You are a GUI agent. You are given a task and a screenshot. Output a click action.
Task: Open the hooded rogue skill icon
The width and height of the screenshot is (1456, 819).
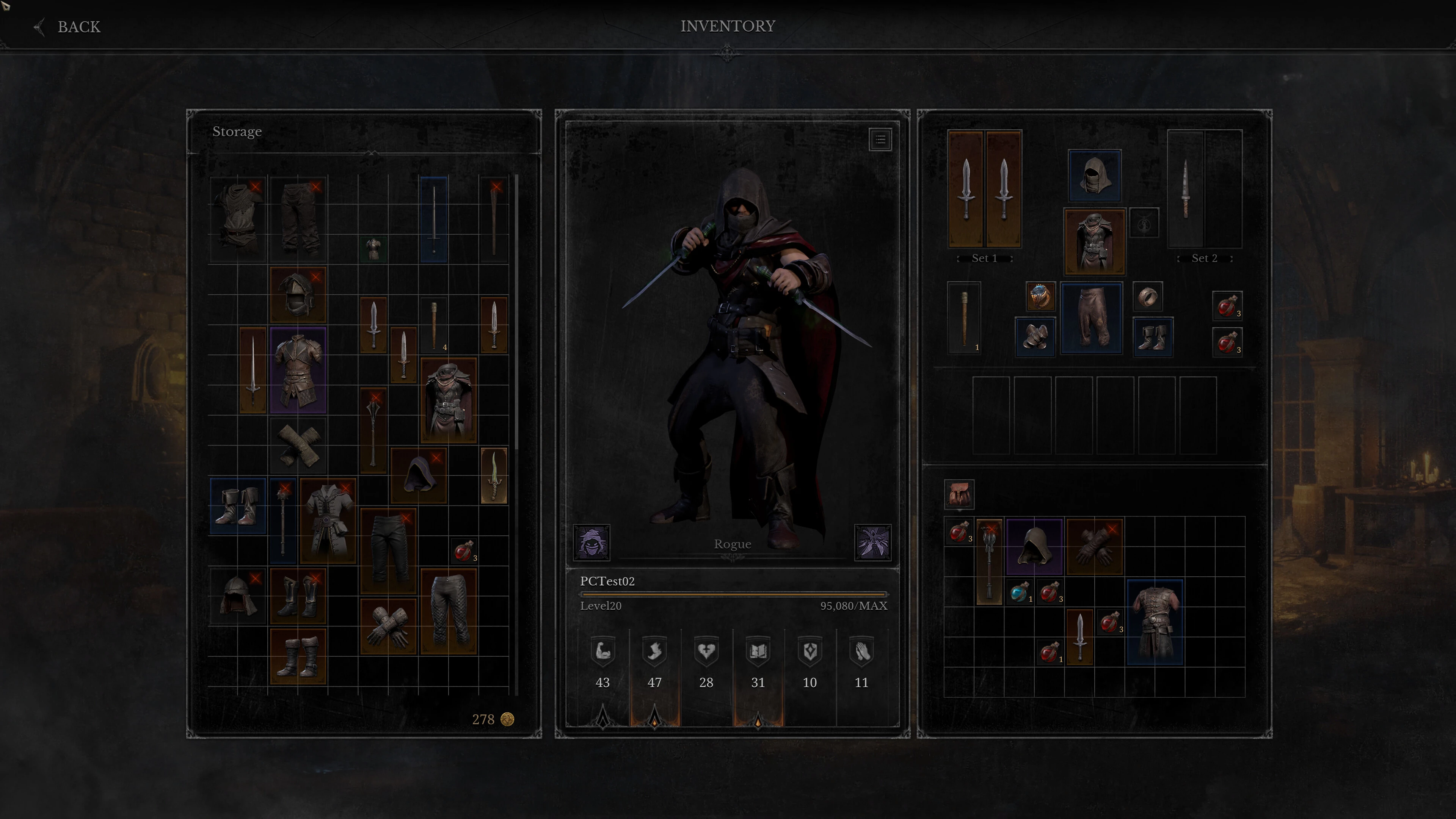pyautogui.click(x=591, y=542)
